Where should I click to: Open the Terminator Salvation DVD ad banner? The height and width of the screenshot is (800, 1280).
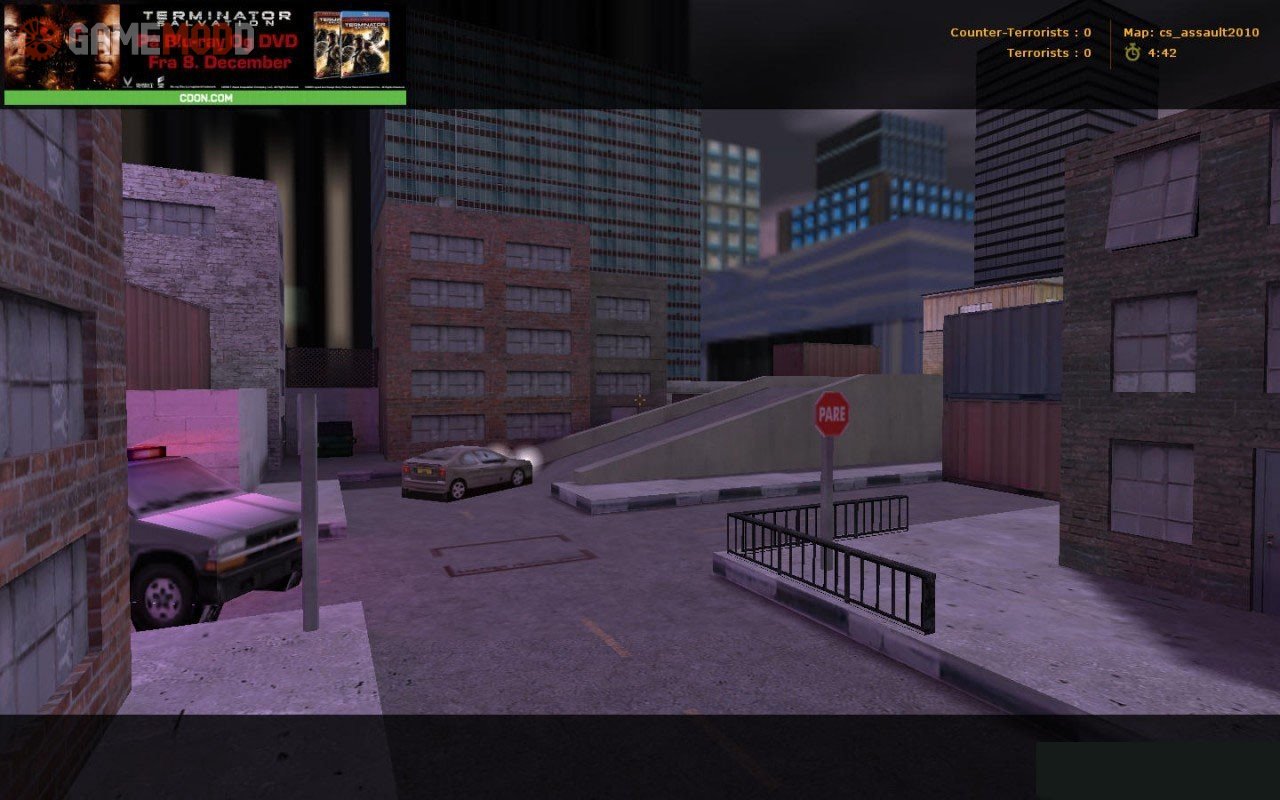tap(205, 45)
